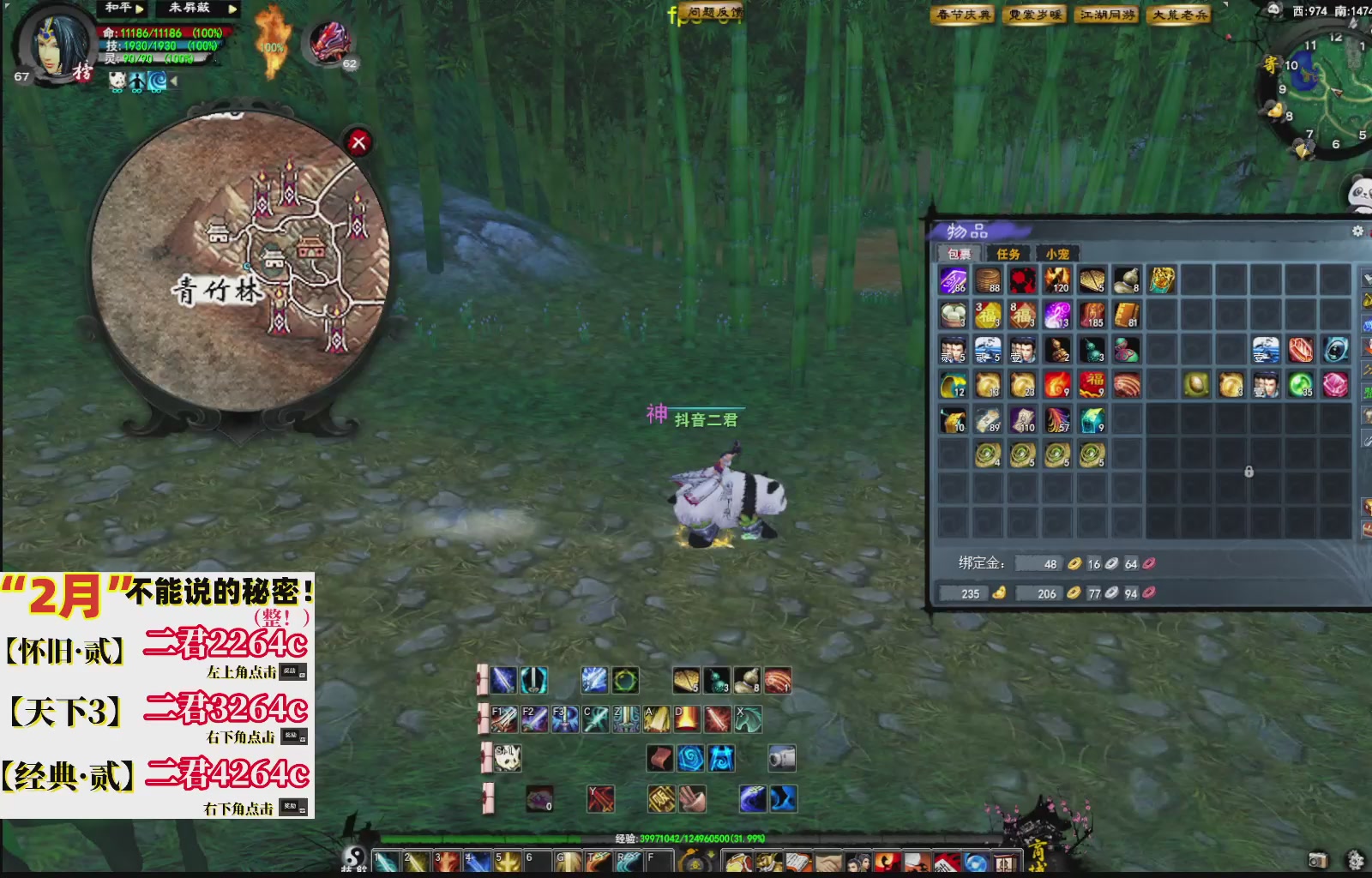Activate the panda pet summon icon

[507, 757]
